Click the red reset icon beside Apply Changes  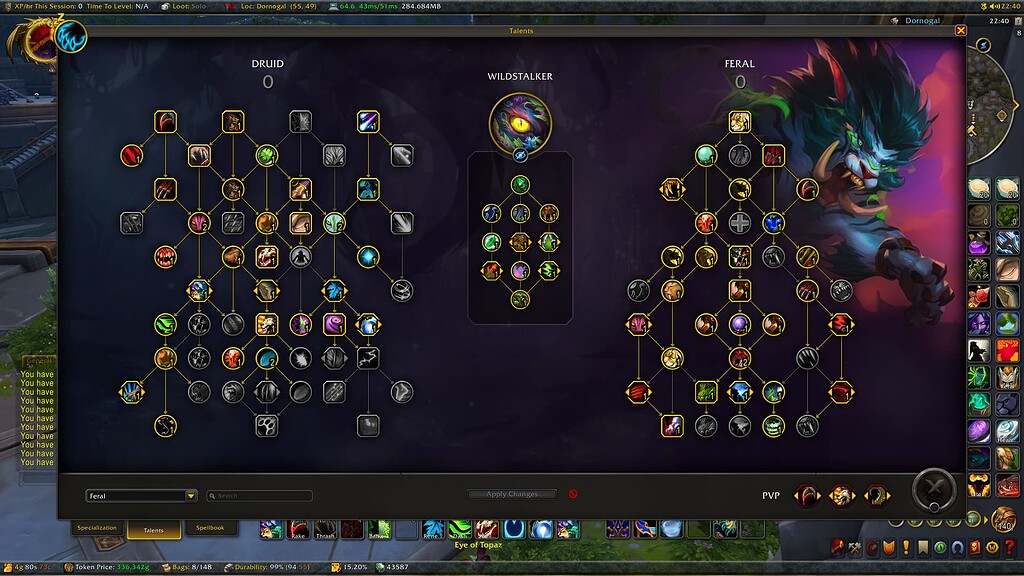(573, 494)
